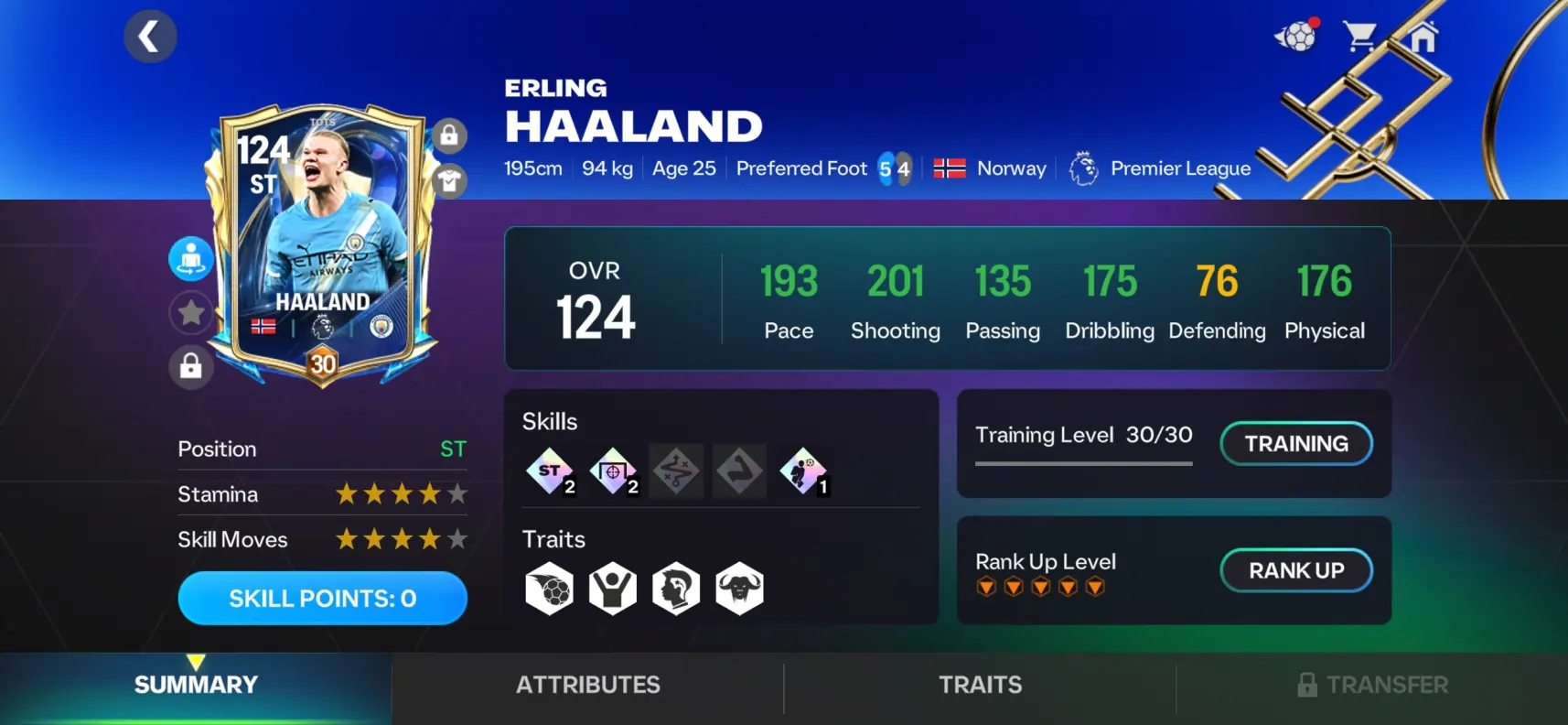Viewport: 1568px width, 725px height.
Task: Select the power header trait icon
Action: coord(613,588)
